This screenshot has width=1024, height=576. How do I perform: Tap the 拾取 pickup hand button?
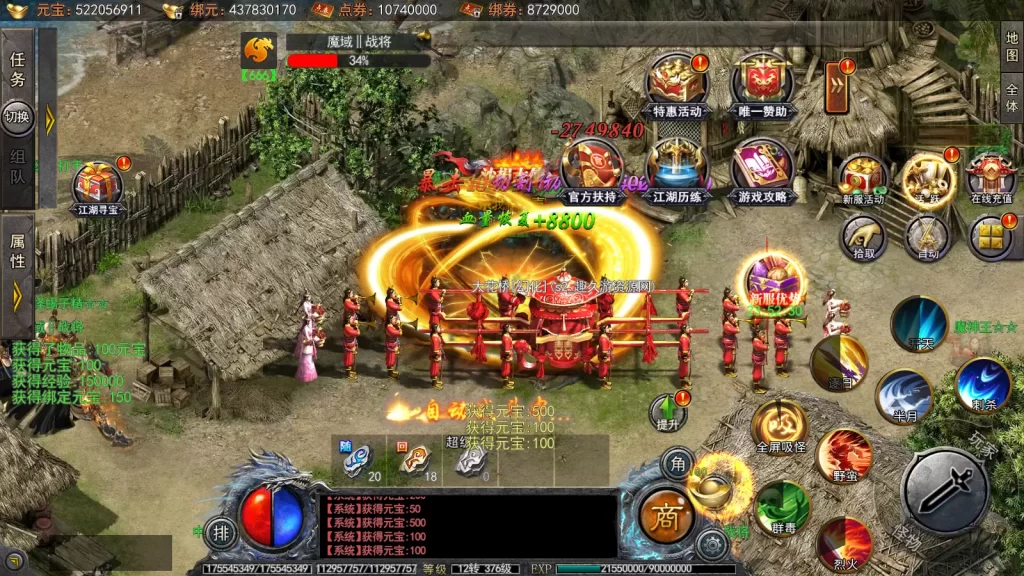point(862,237)
